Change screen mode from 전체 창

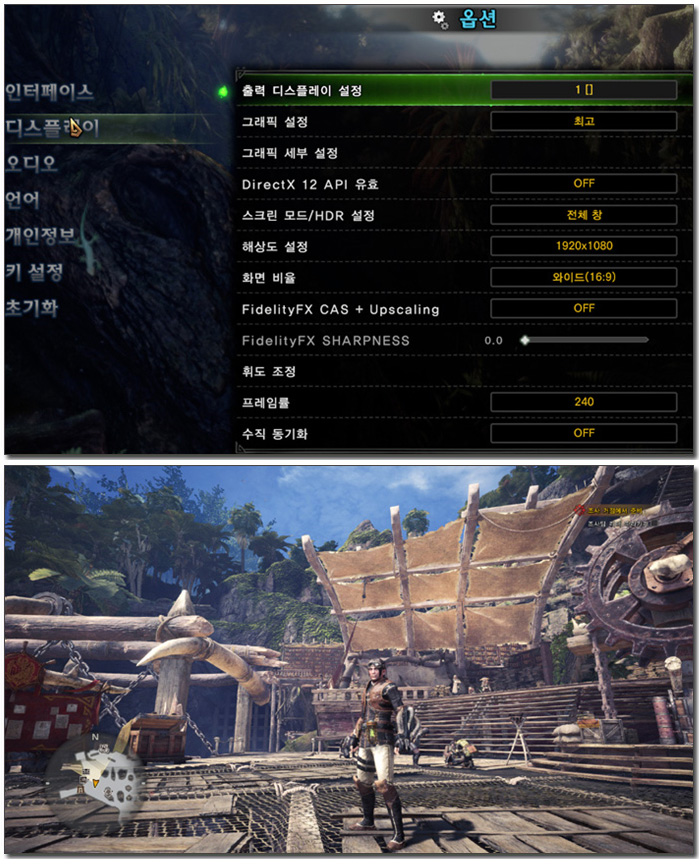[x=583, y=215]
